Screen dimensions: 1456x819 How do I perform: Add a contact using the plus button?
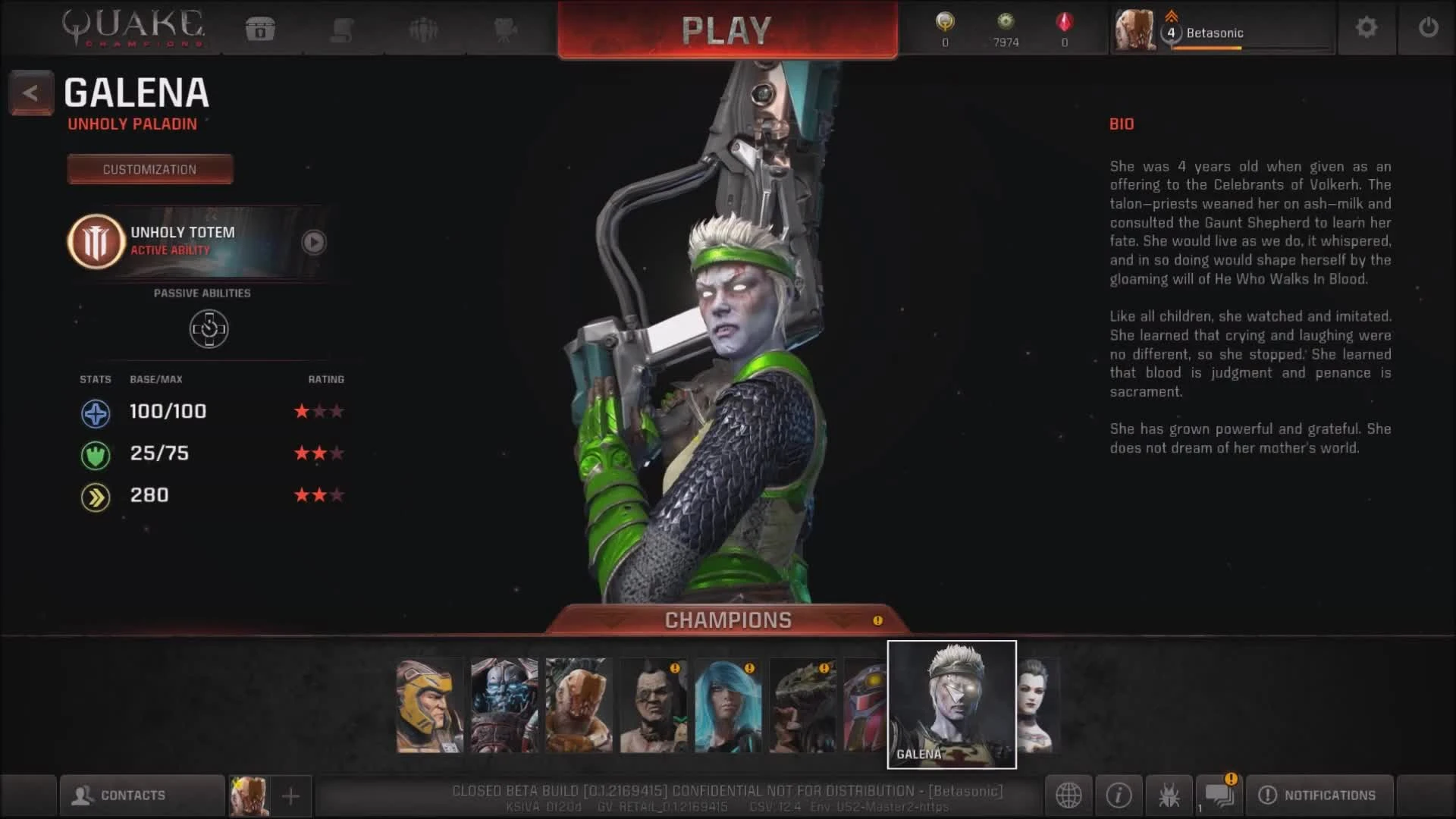tap(290, 795)
